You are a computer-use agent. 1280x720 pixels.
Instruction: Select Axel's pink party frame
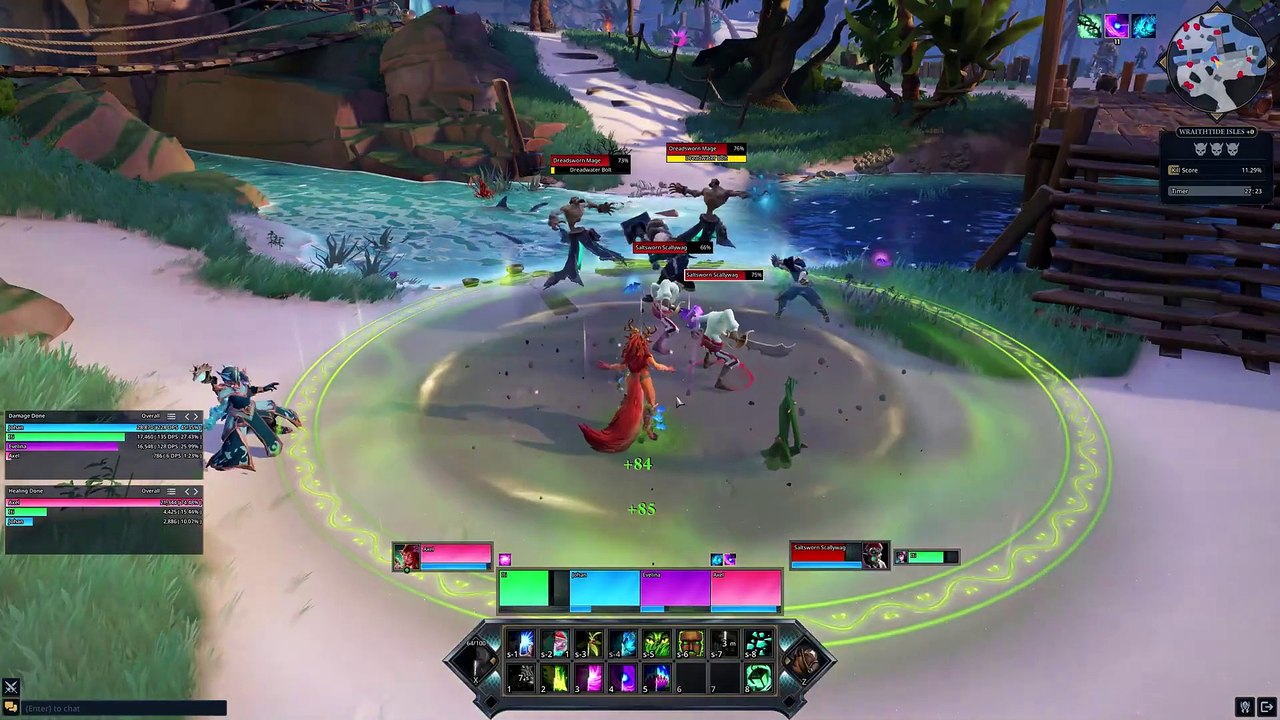746,589
